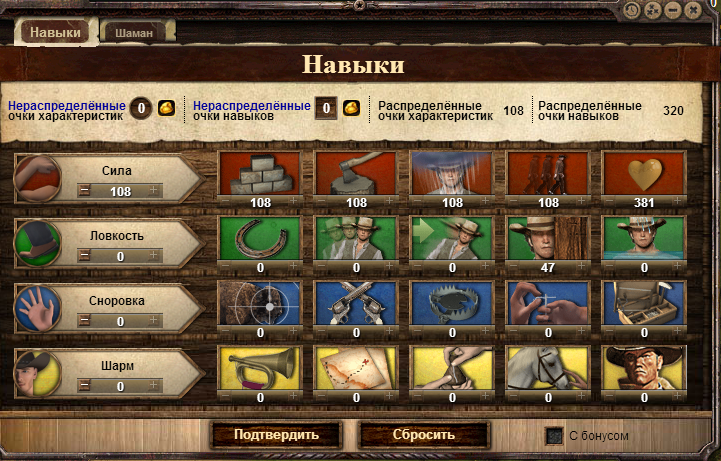Switch to the Шаман tab
The image size is (721, 461).
point(135,33)
